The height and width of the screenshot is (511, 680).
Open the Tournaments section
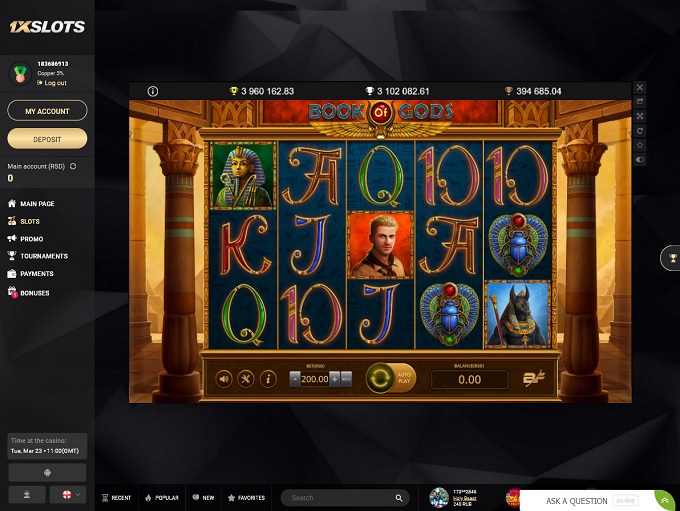click(43, 256)
